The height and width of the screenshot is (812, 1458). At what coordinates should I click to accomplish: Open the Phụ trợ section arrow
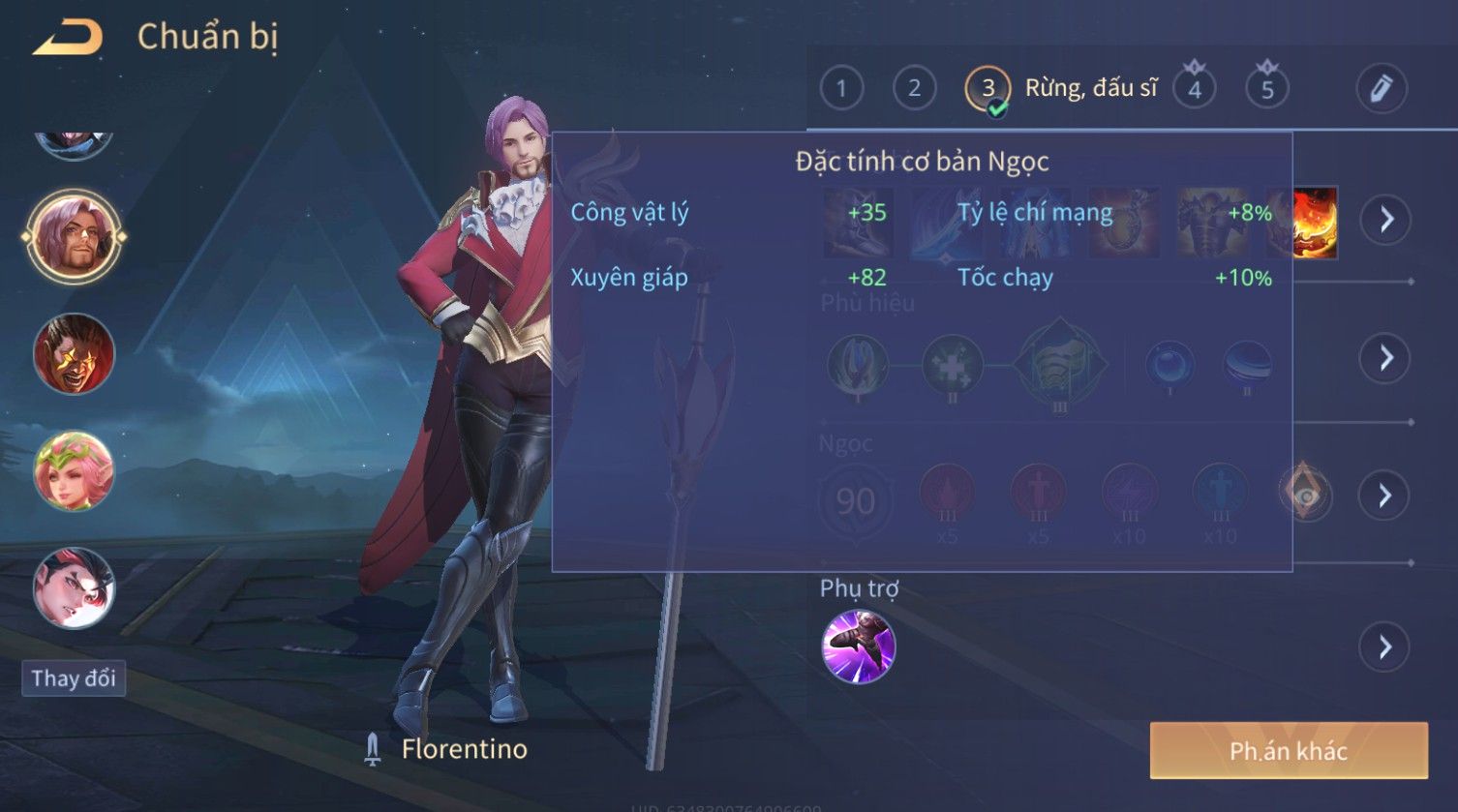pyautogui.click(x=1385, y=647)
